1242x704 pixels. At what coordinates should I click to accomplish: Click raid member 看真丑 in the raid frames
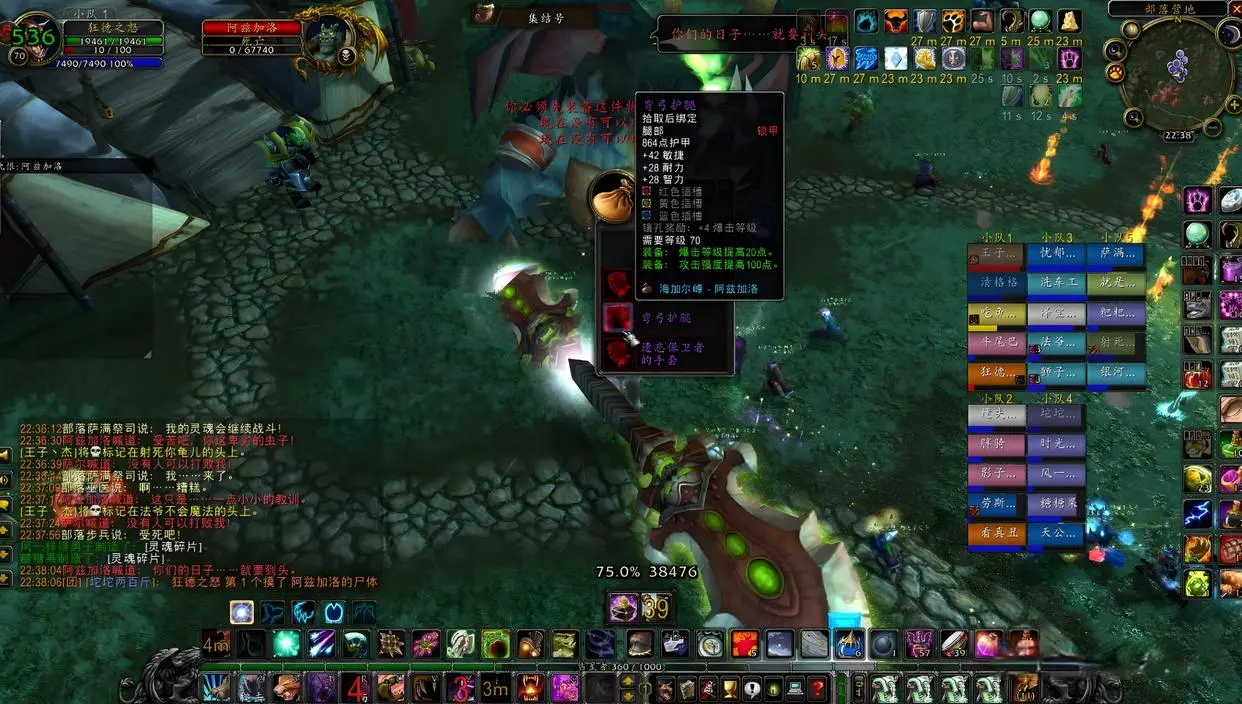click(x=997, y=534)
